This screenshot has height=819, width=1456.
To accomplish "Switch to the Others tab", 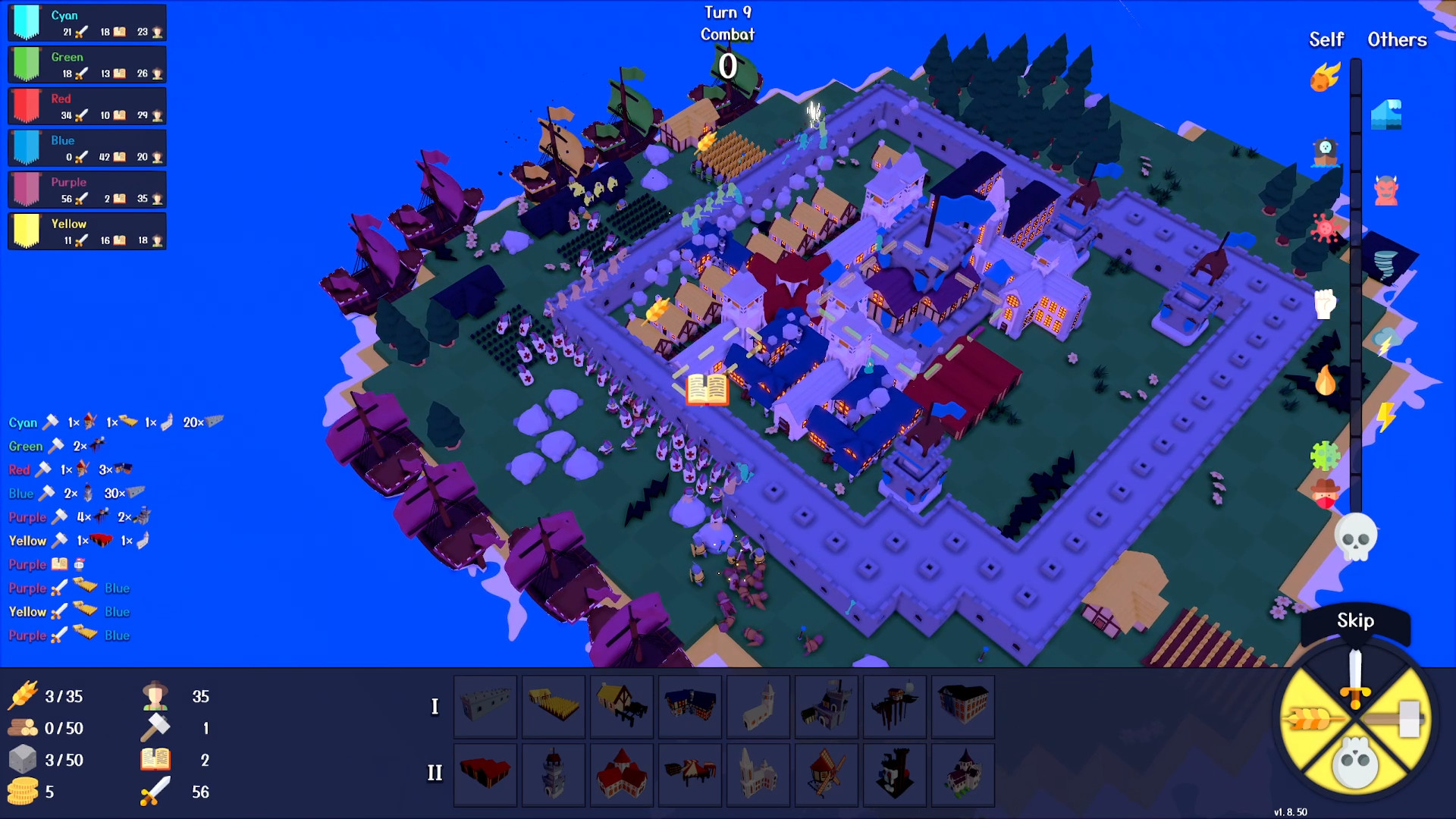I will (x=1397, y=39).
